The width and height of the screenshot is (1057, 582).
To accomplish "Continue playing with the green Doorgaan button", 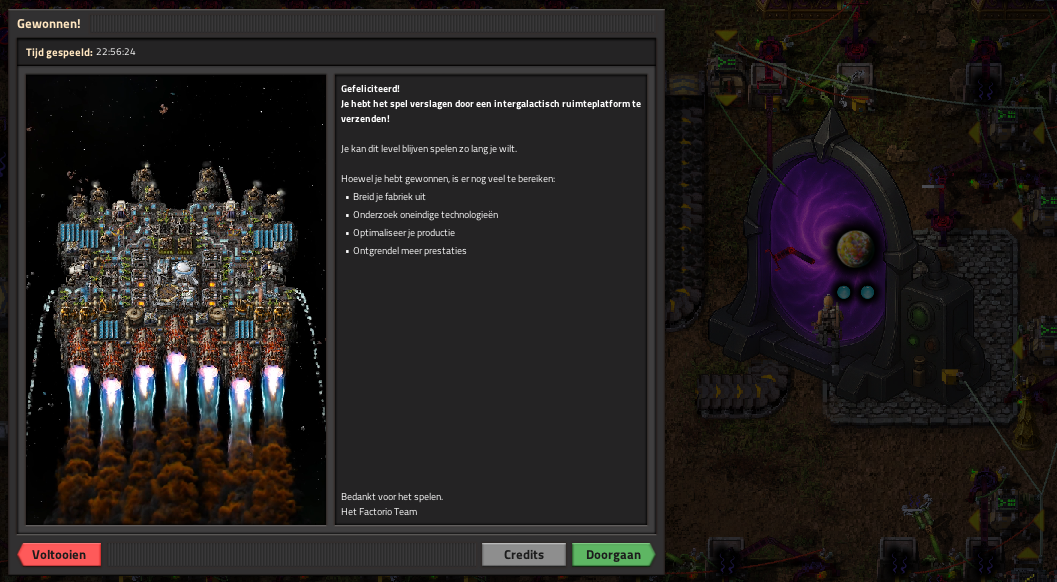I will (613, 555).
